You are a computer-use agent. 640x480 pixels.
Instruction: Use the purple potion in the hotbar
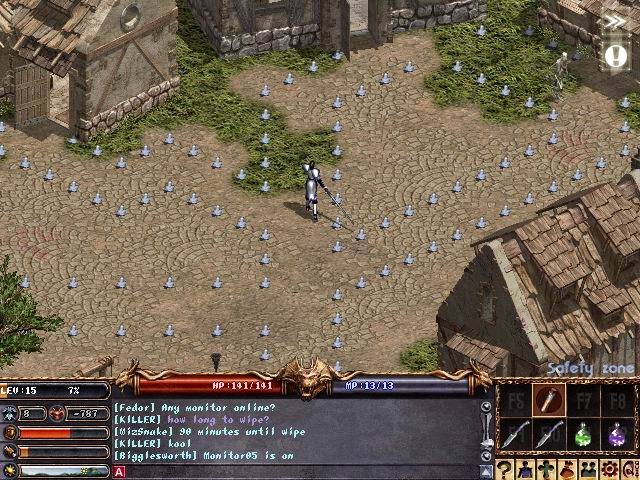617,435
